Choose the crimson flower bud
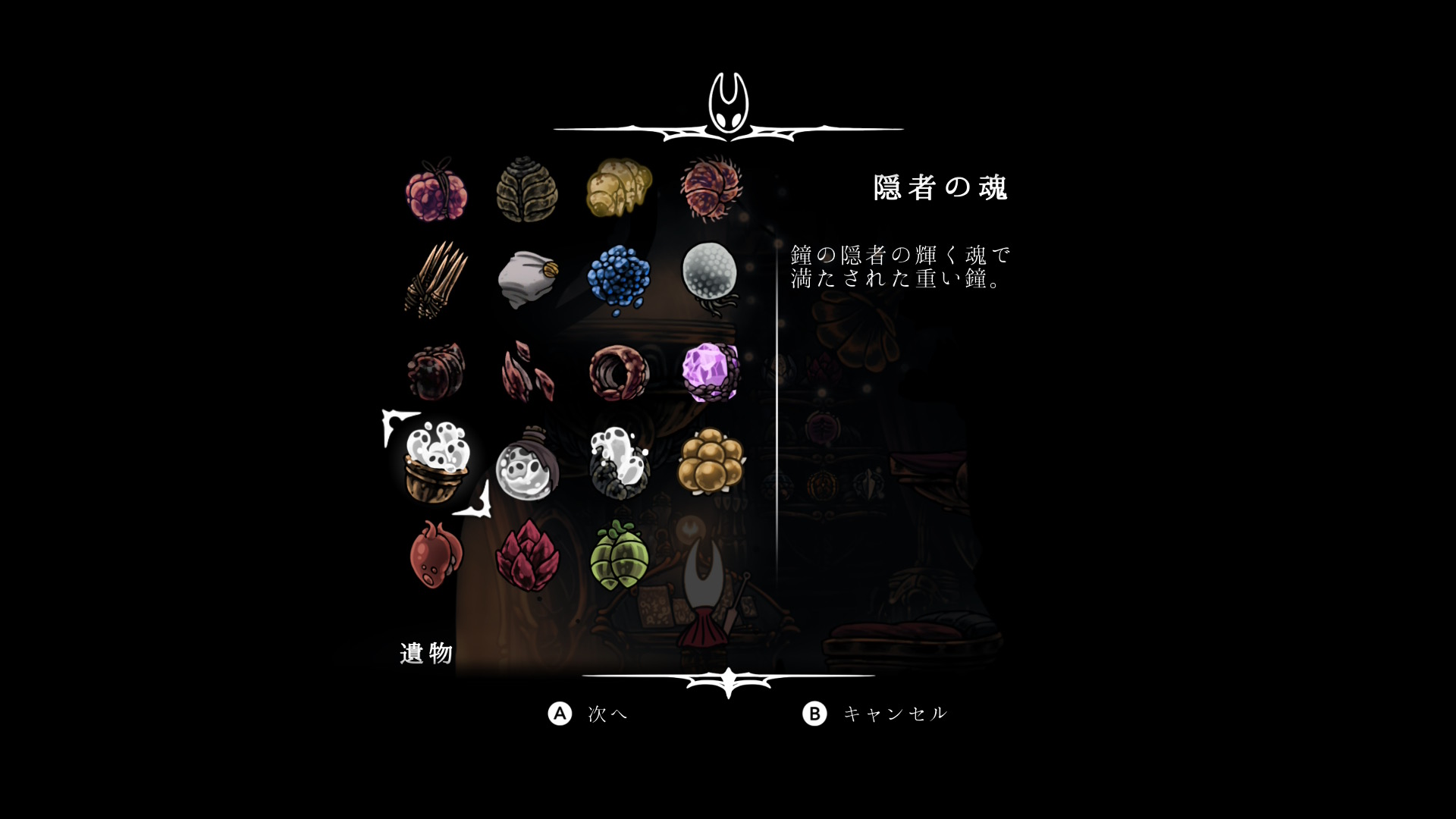This screenshot has height=819, width=1456. coord(527,557)
